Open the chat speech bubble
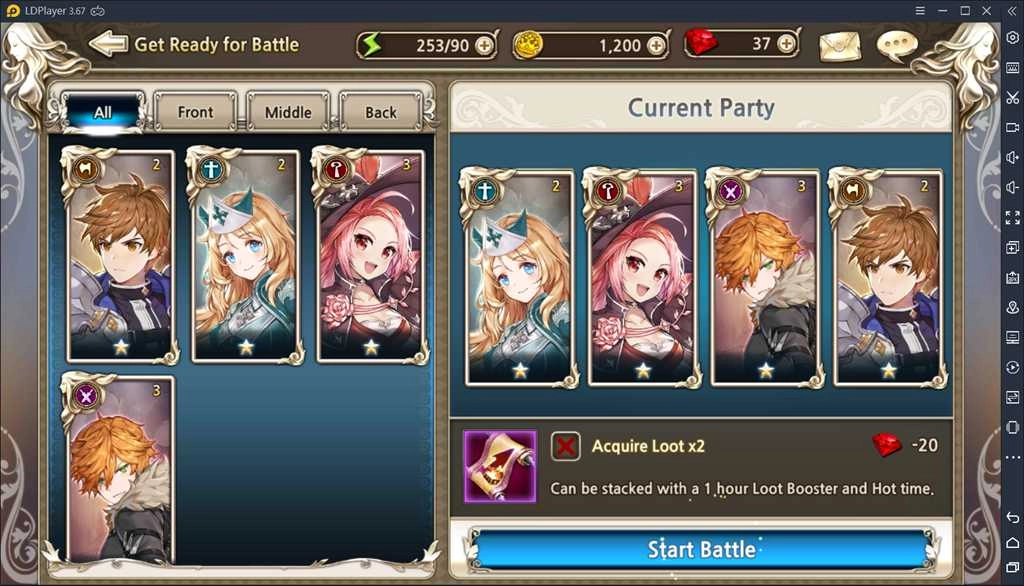 click(x=896, y=46)
